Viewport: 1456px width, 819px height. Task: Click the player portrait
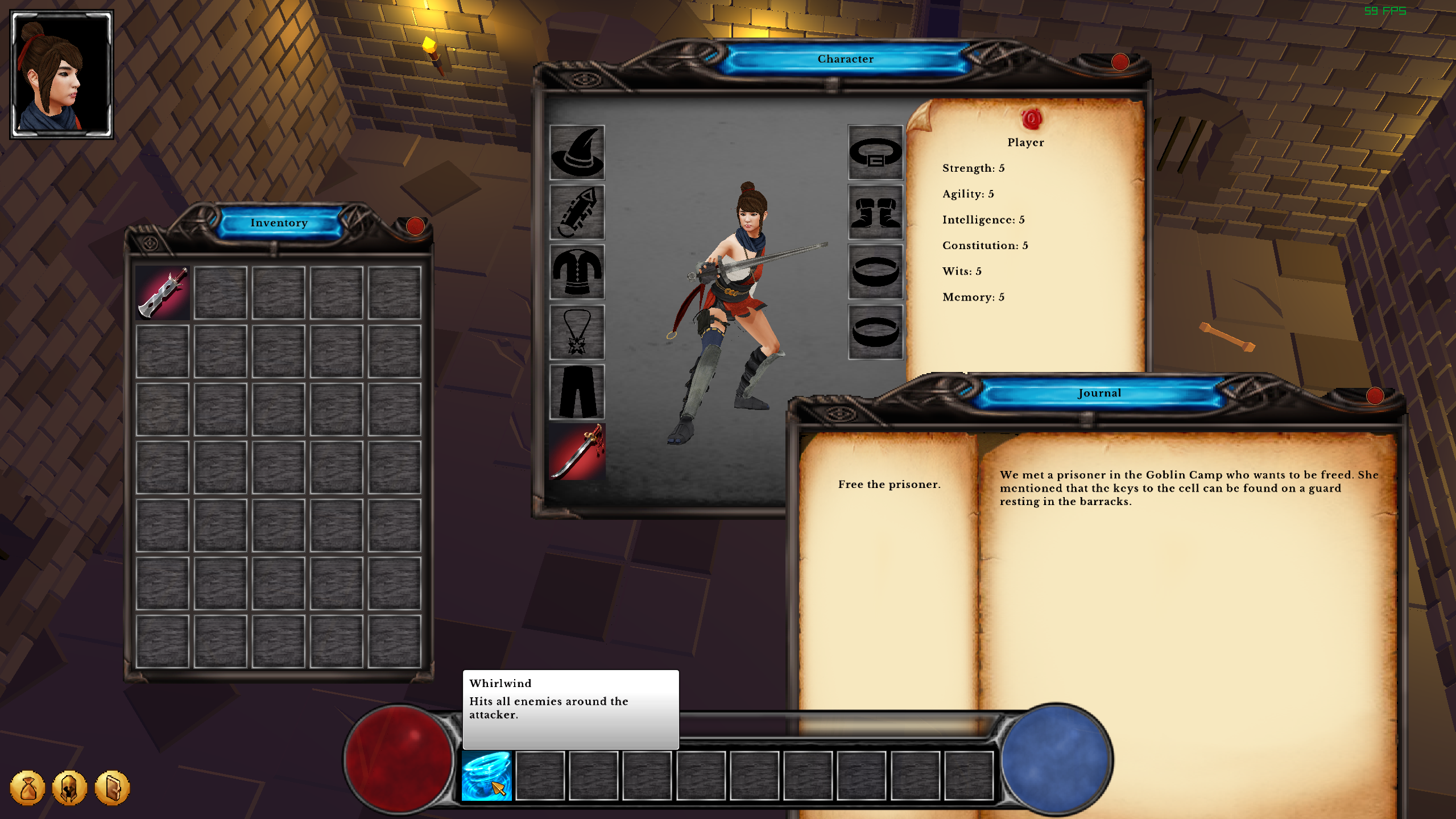(x=61, y=75)
